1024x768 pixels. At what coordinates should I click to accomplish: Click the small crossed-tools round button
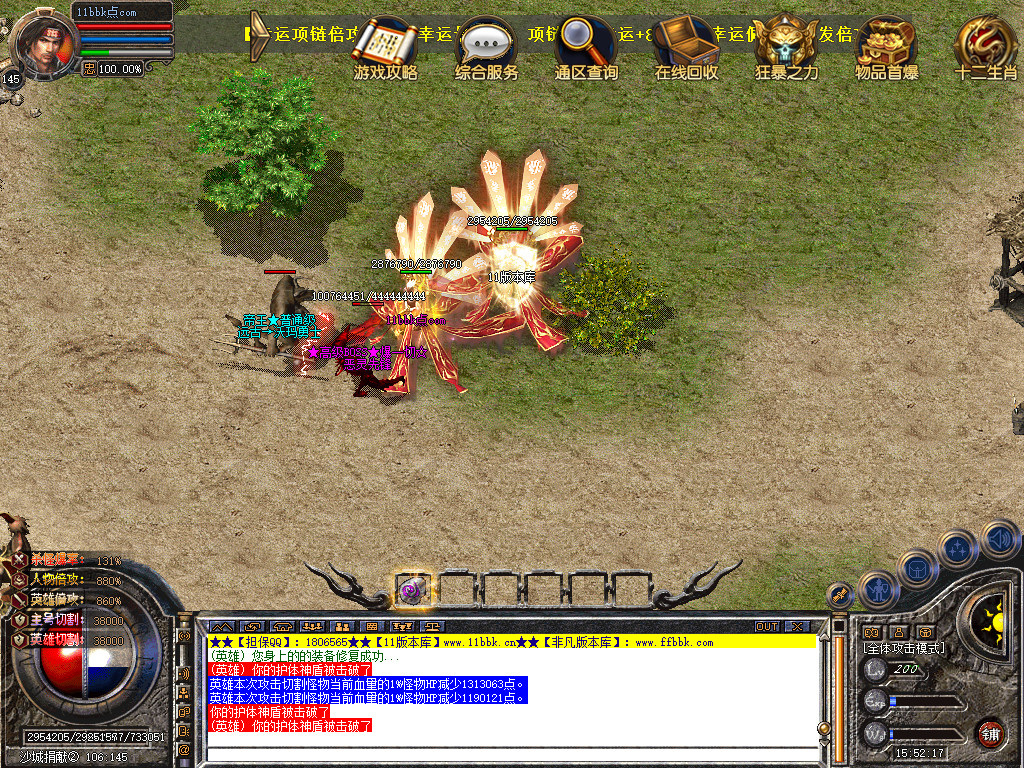(840, 595)
